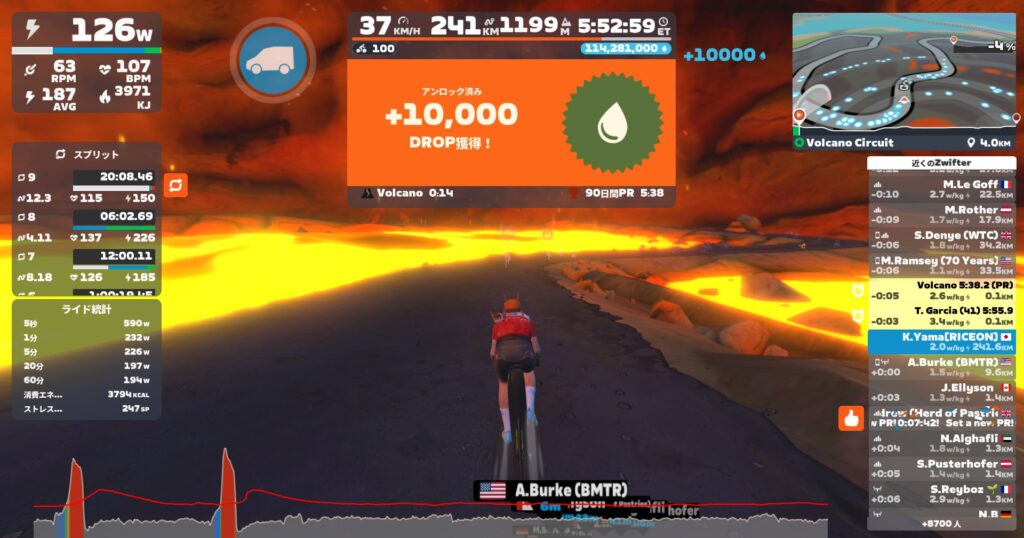Screen dimensions: 1024x538
Task: Click the orange lap split button
Action: pyautogui.click(x=175, y=185)
